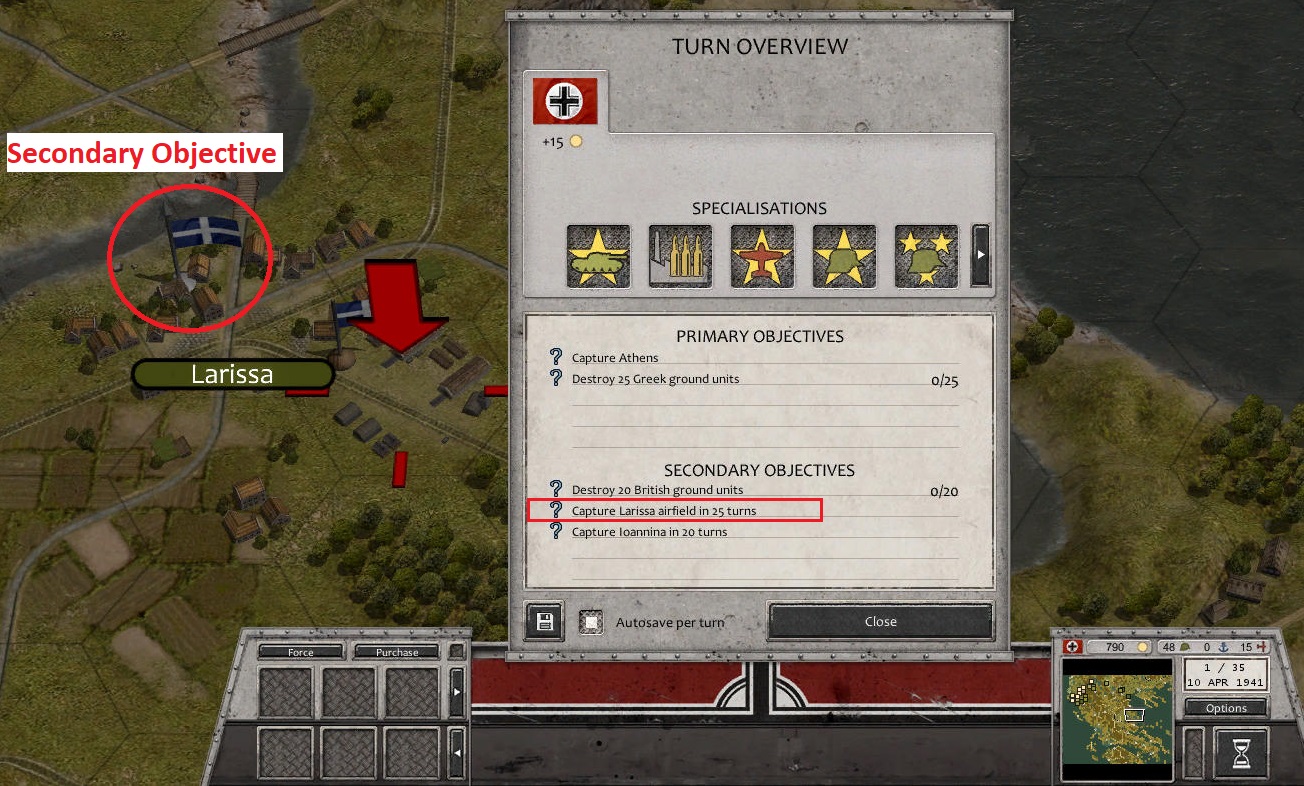1304x786 pixels.
Task: Select the double-star specialisation icon
Action: pos(925,255)
